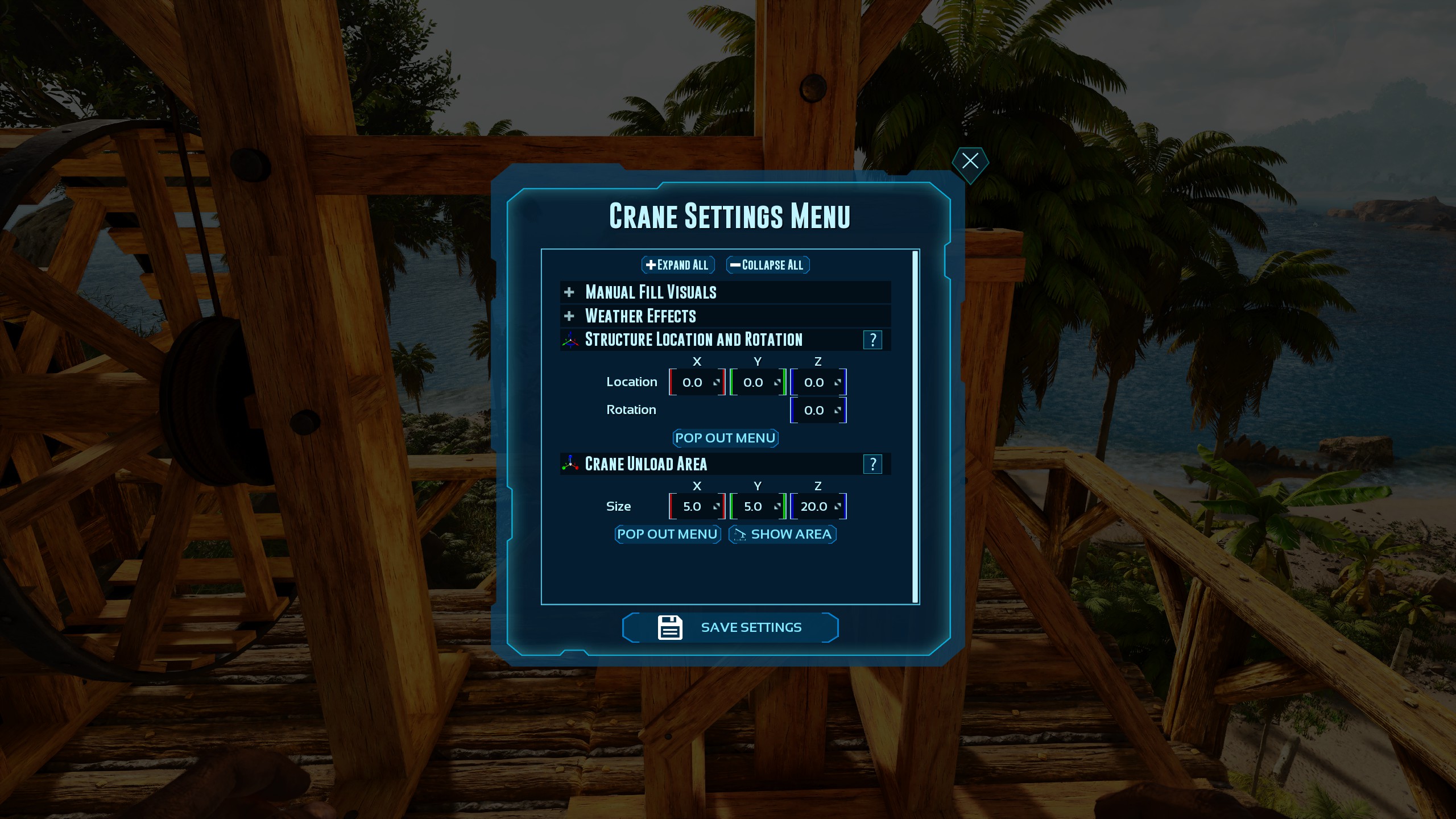
Task: Edit the Location Y value field
Action: click(754, 382)
